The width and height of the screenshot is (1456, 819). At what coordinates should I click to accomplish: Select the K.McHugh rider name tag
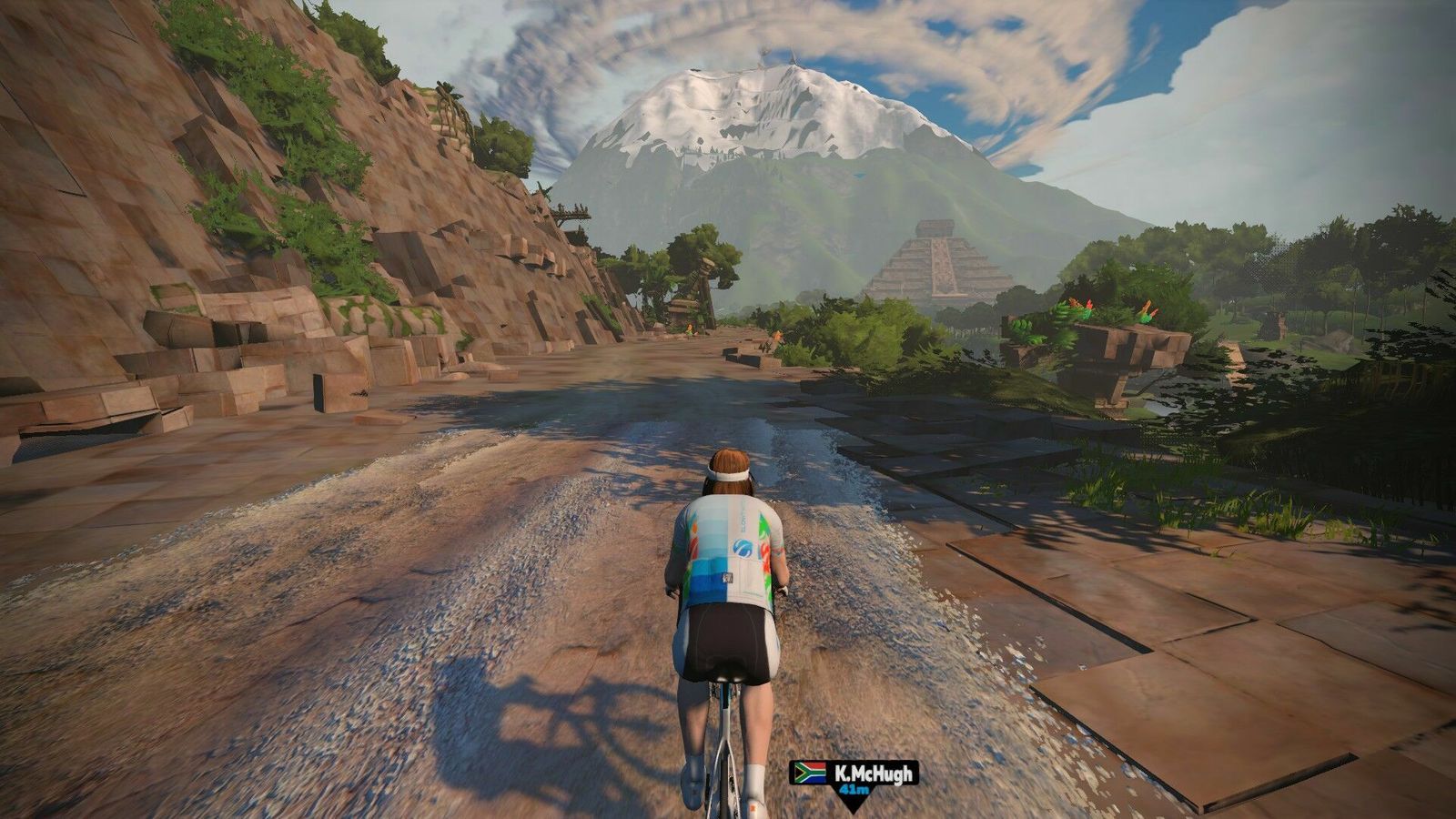(854, 774)
